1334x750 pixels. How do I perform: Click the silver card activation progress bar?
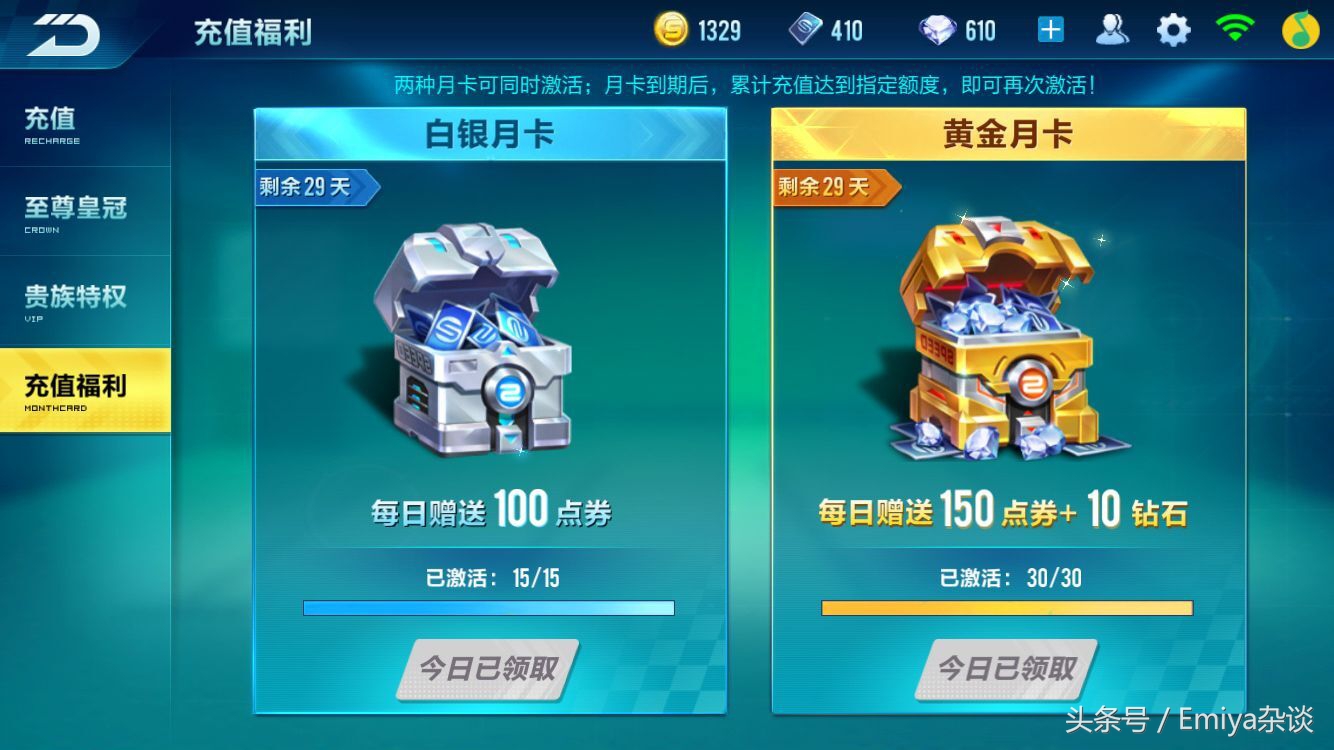[487, 606]
